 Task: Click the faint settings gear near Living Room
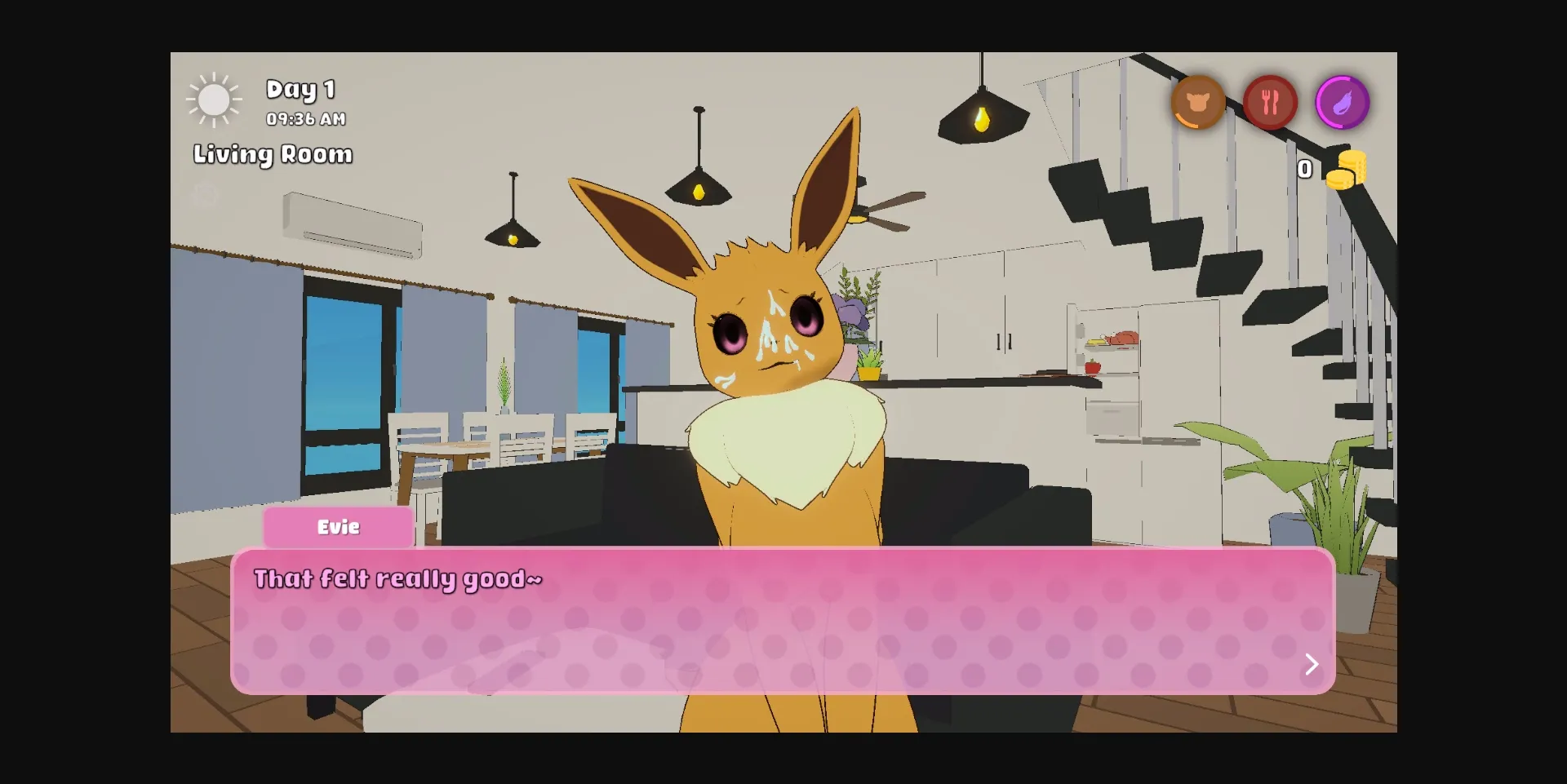coord(204,196)
